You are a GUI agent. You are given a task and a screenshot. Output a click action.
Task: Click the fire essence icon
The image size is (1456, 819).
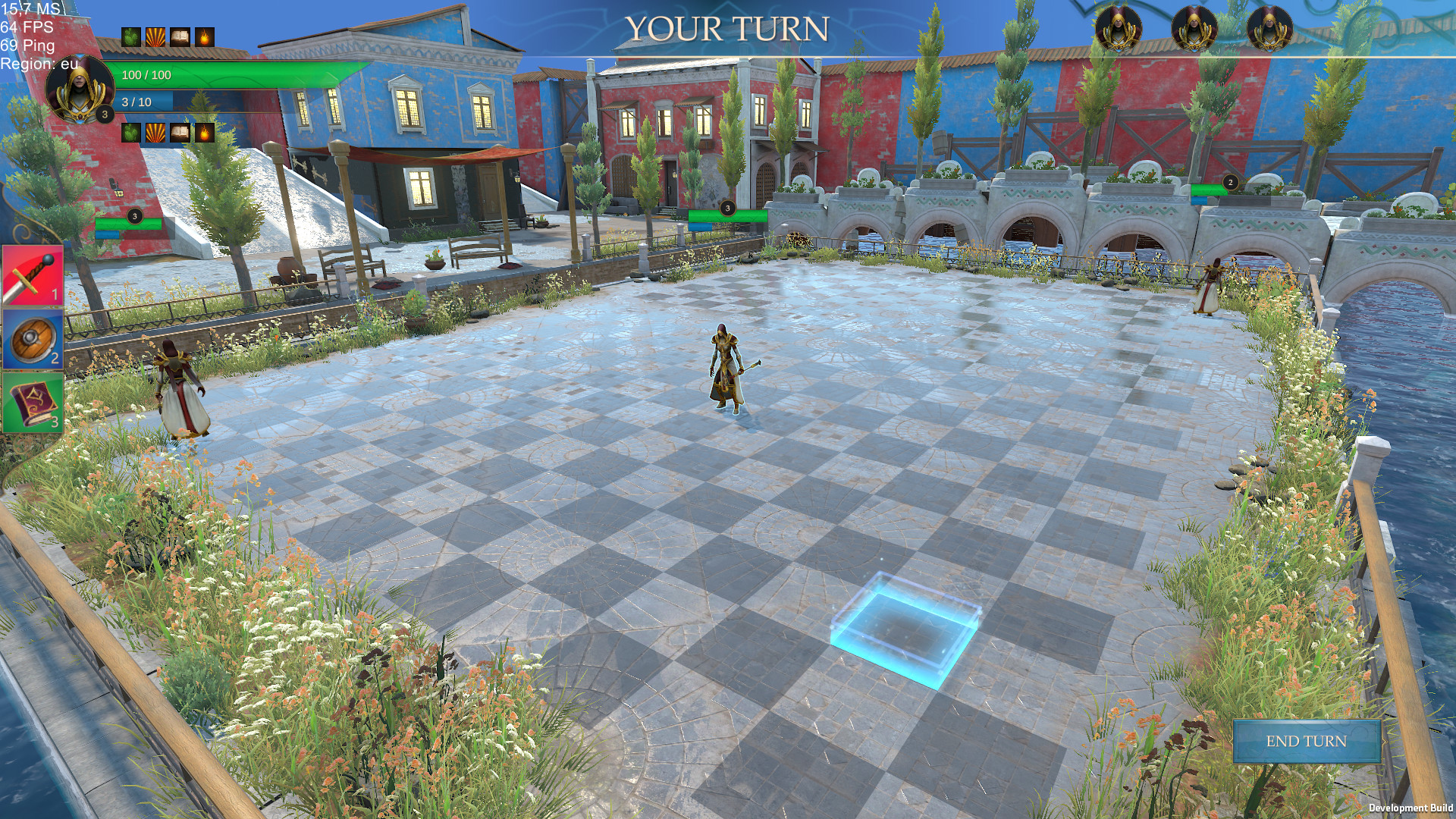tap(206, 35)
